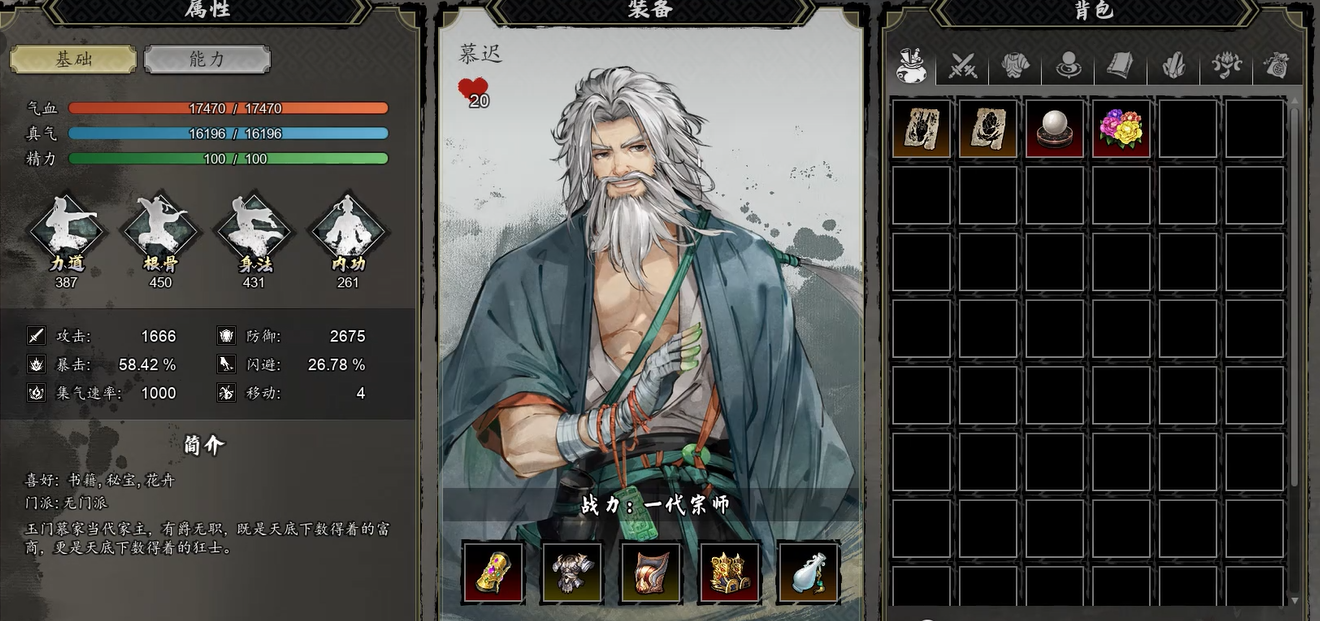Click the copper leg guard equipment slot

pyautogui.click(x=651, y=572)
